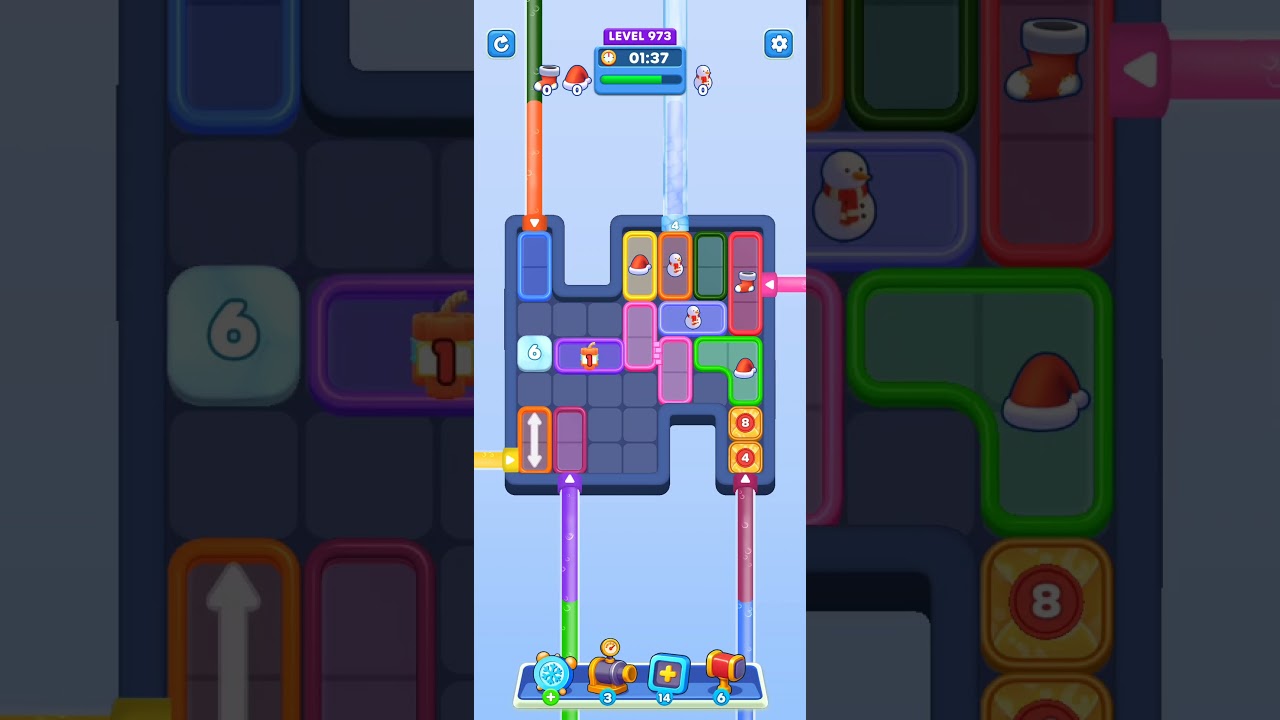Tap the white up-down arrow block

pyautogui.click(x=536, y=440)
